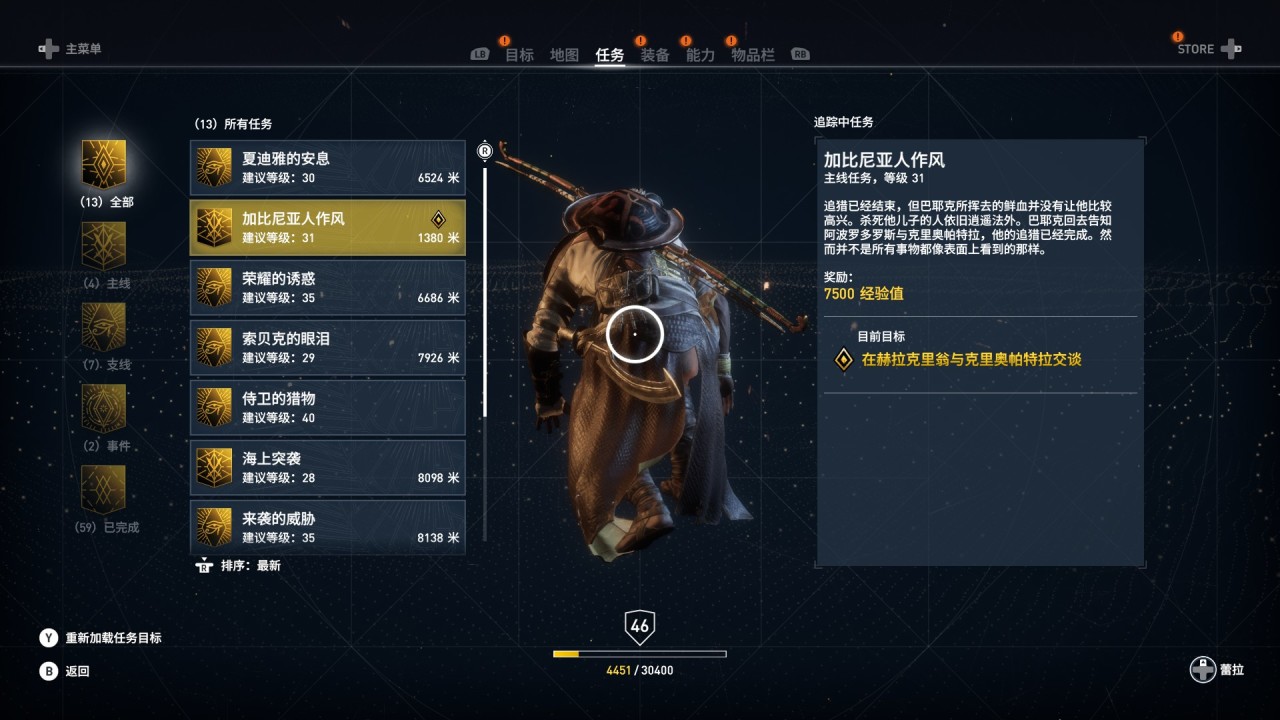Pick the quest 索贝克的眼泪
The height and width of the screenshot is (720, 1280).
[x=327, y=347]
